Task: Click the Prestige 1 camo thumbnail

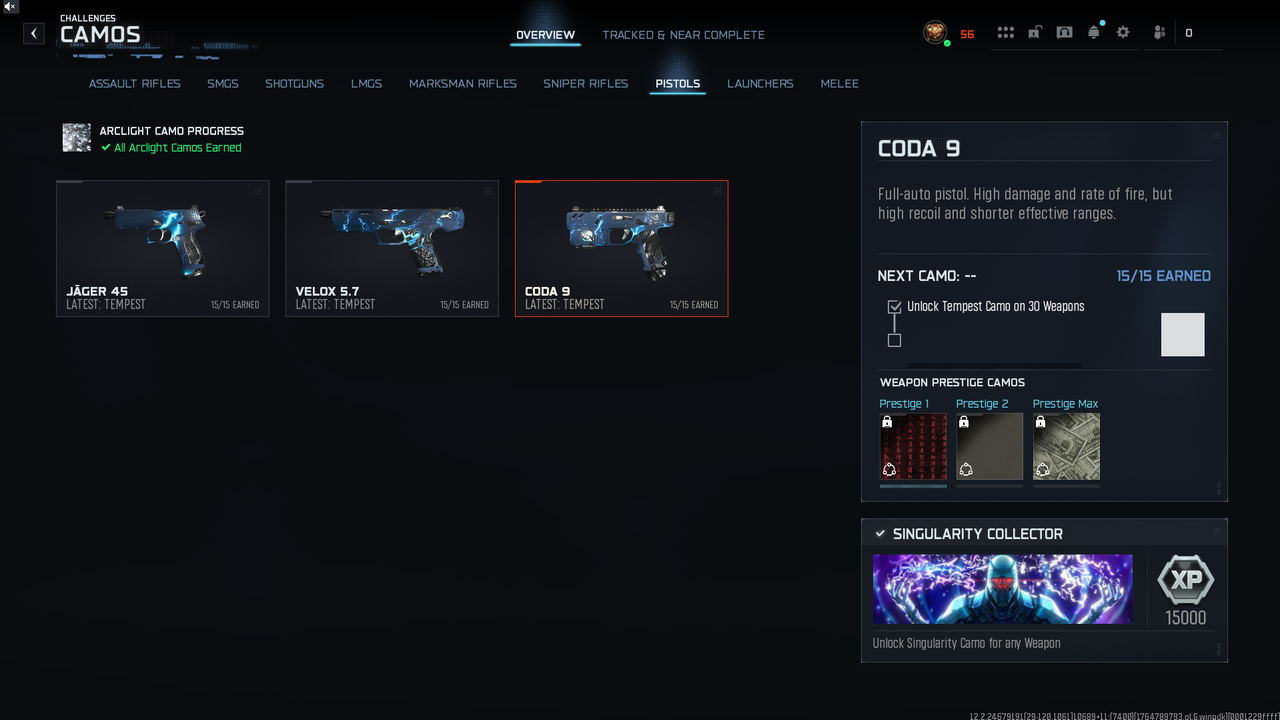Action: click(913, 447)
